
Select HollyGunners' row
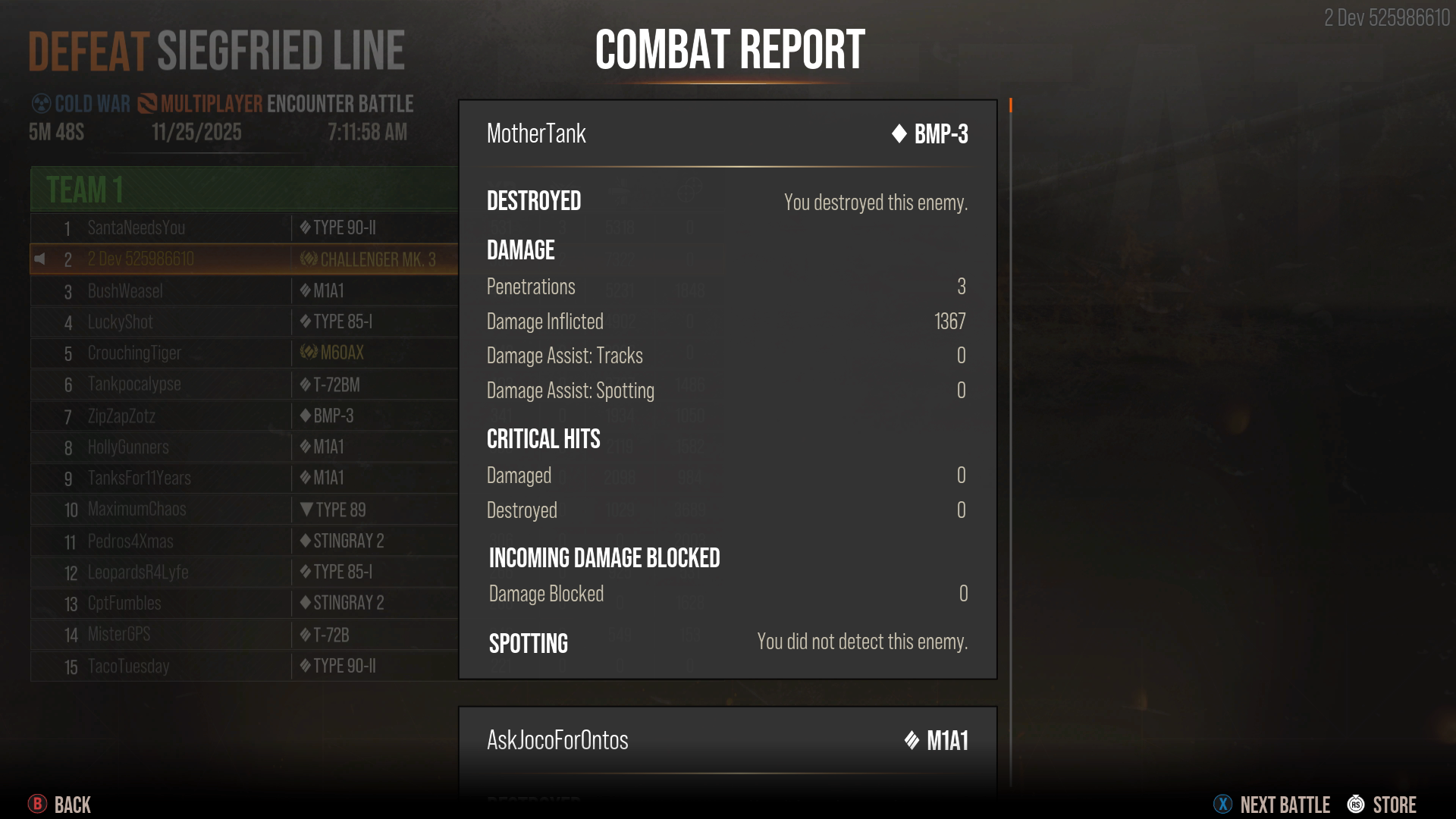tap(128, 447)
